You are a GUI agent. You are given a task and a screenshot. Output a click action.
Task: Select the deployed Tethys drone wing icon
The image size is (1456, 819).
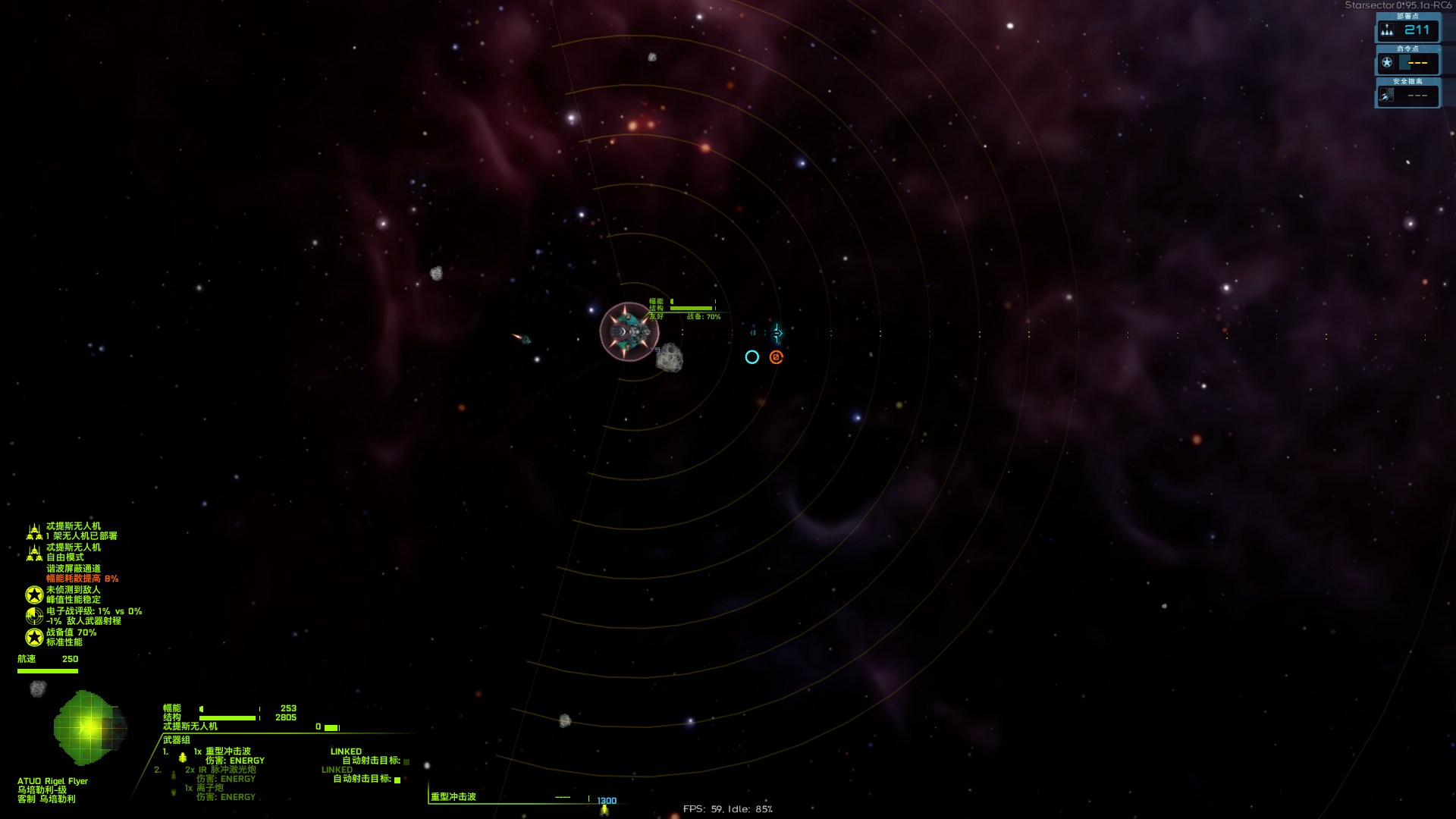point(33,531)
